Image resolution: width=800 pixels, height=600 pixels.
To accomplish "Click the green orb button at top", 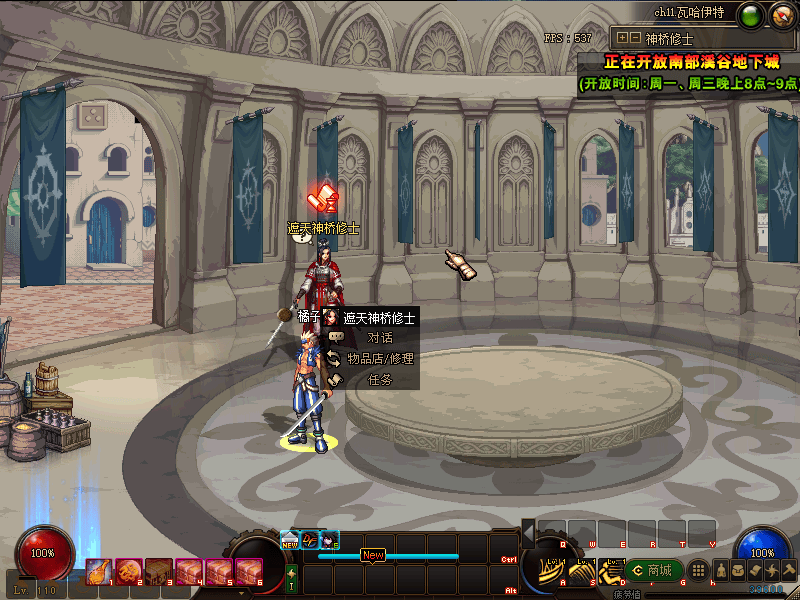I will pos(751,15).
